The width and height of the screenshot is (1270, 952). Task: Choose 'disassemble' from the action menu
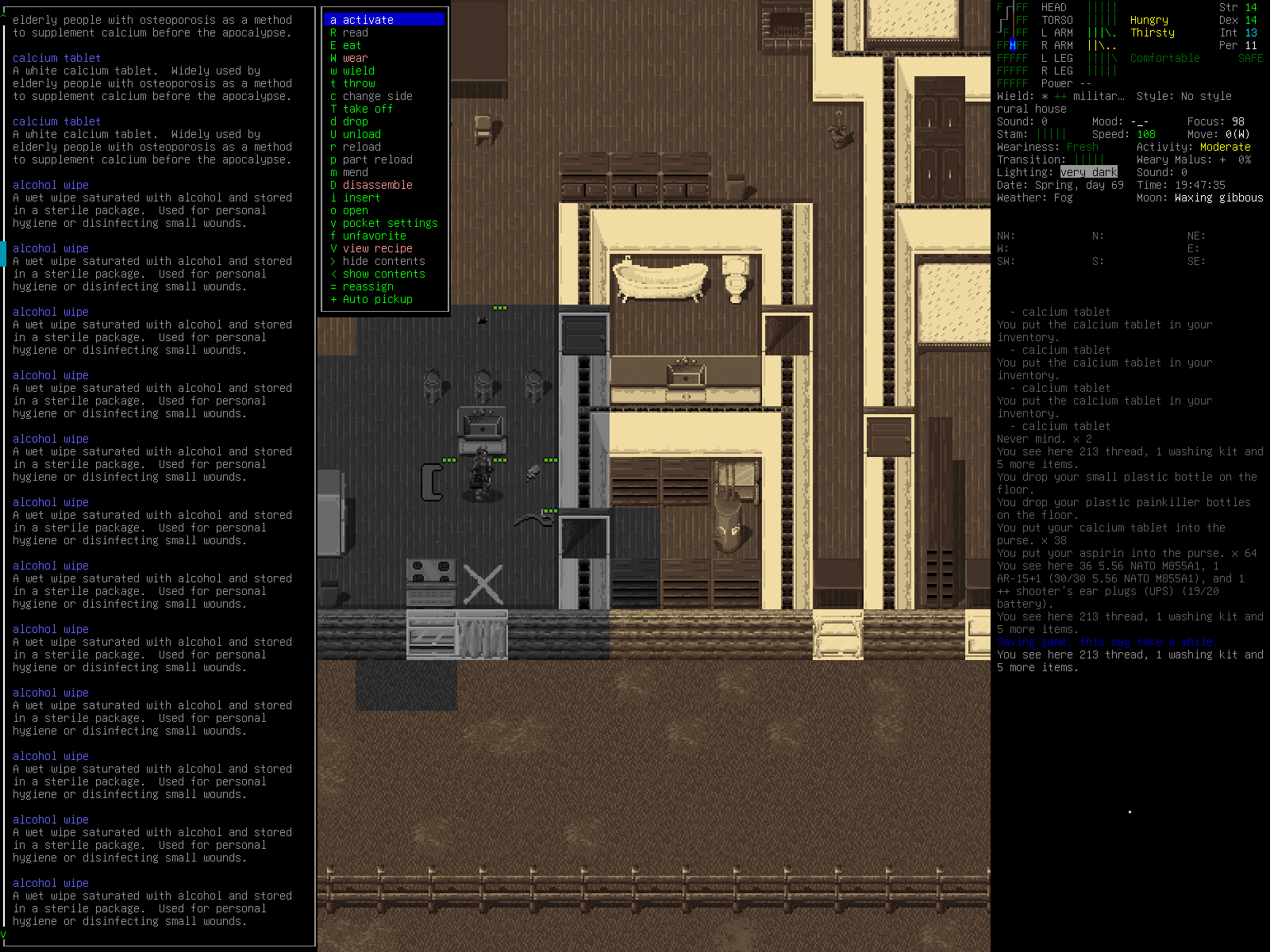coord(378,185)
